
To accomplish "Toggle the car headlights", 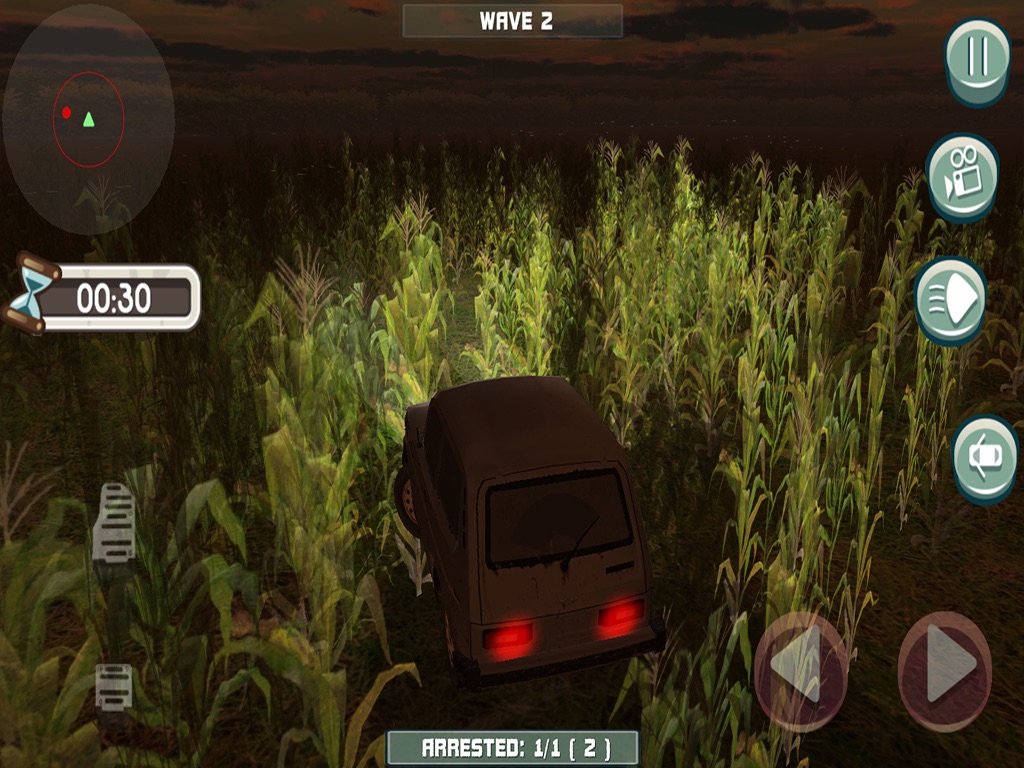I will [x=950, y=299].
